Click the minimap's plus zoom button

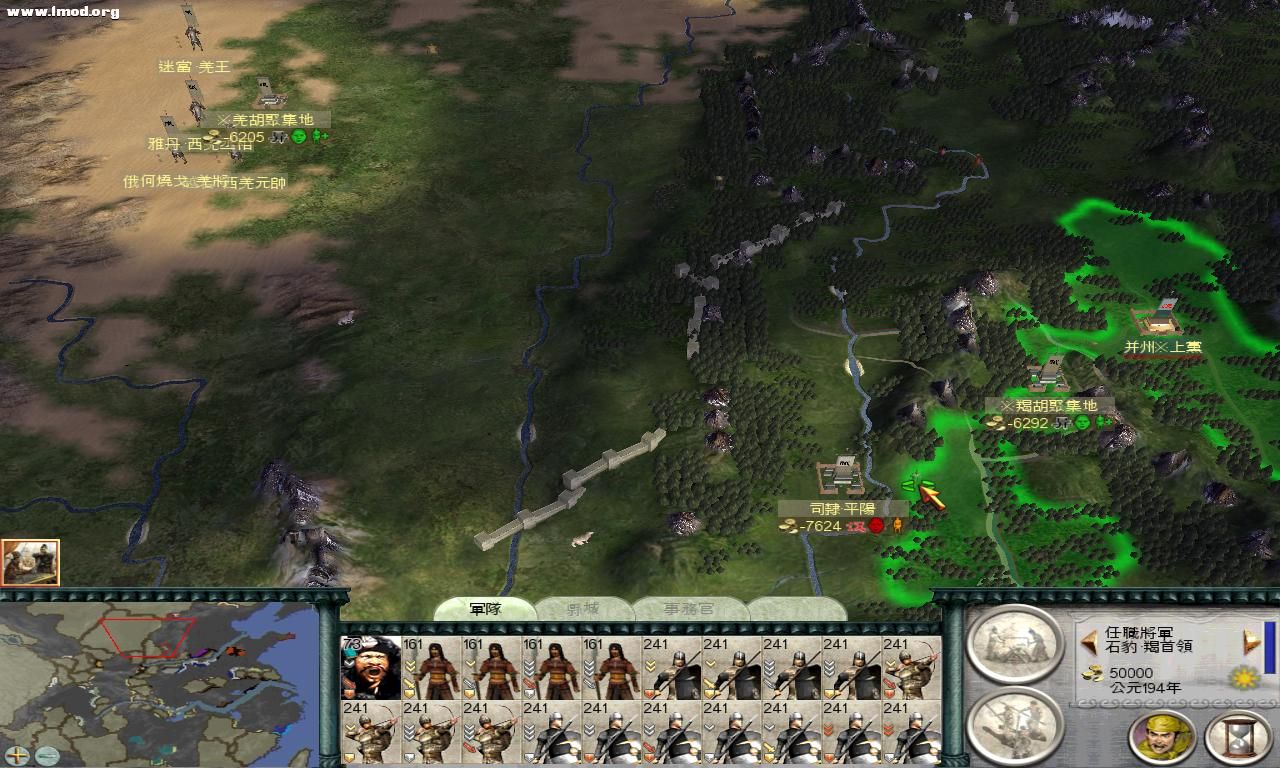pyautogui.click(x=17, y=756)
